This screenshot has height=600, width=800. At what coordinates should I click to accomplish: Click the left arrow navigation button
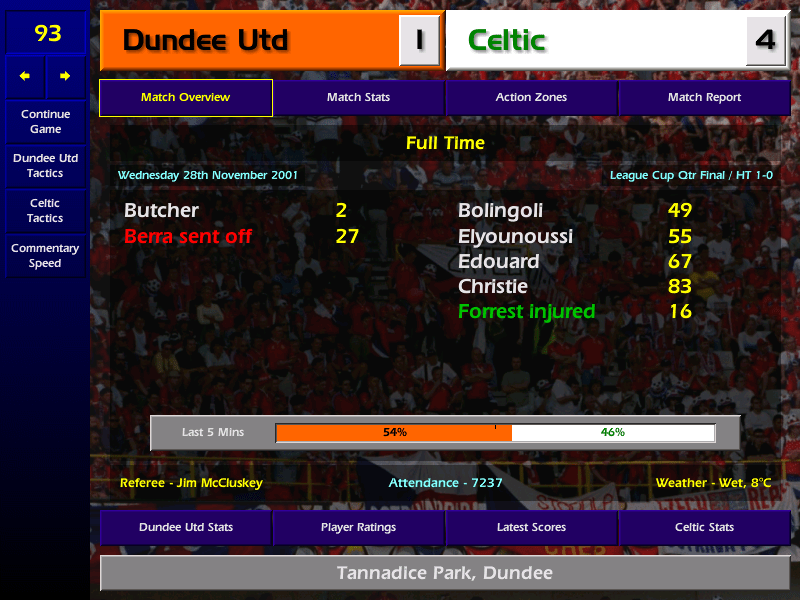[x=25, y=76]
